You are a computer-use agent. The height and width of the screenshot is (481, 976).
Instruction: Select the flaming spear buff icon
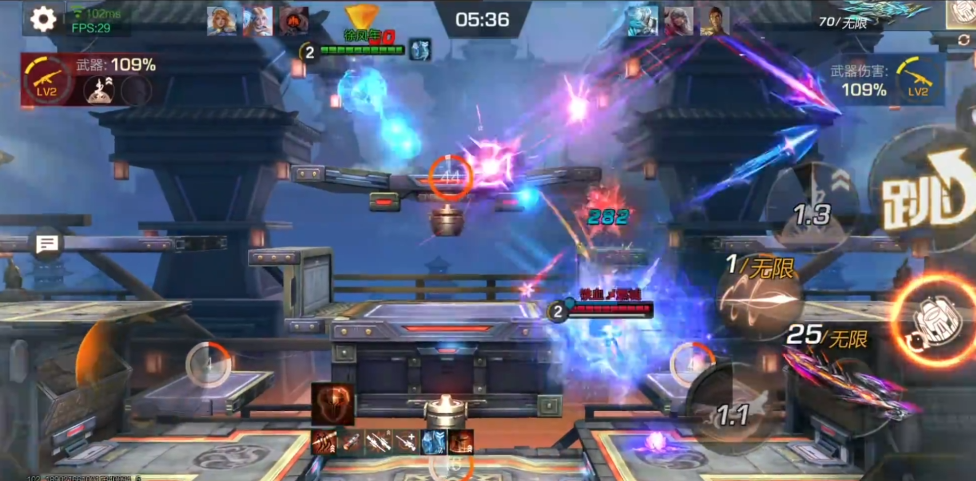pyautogui.click(x=323, y=441)
